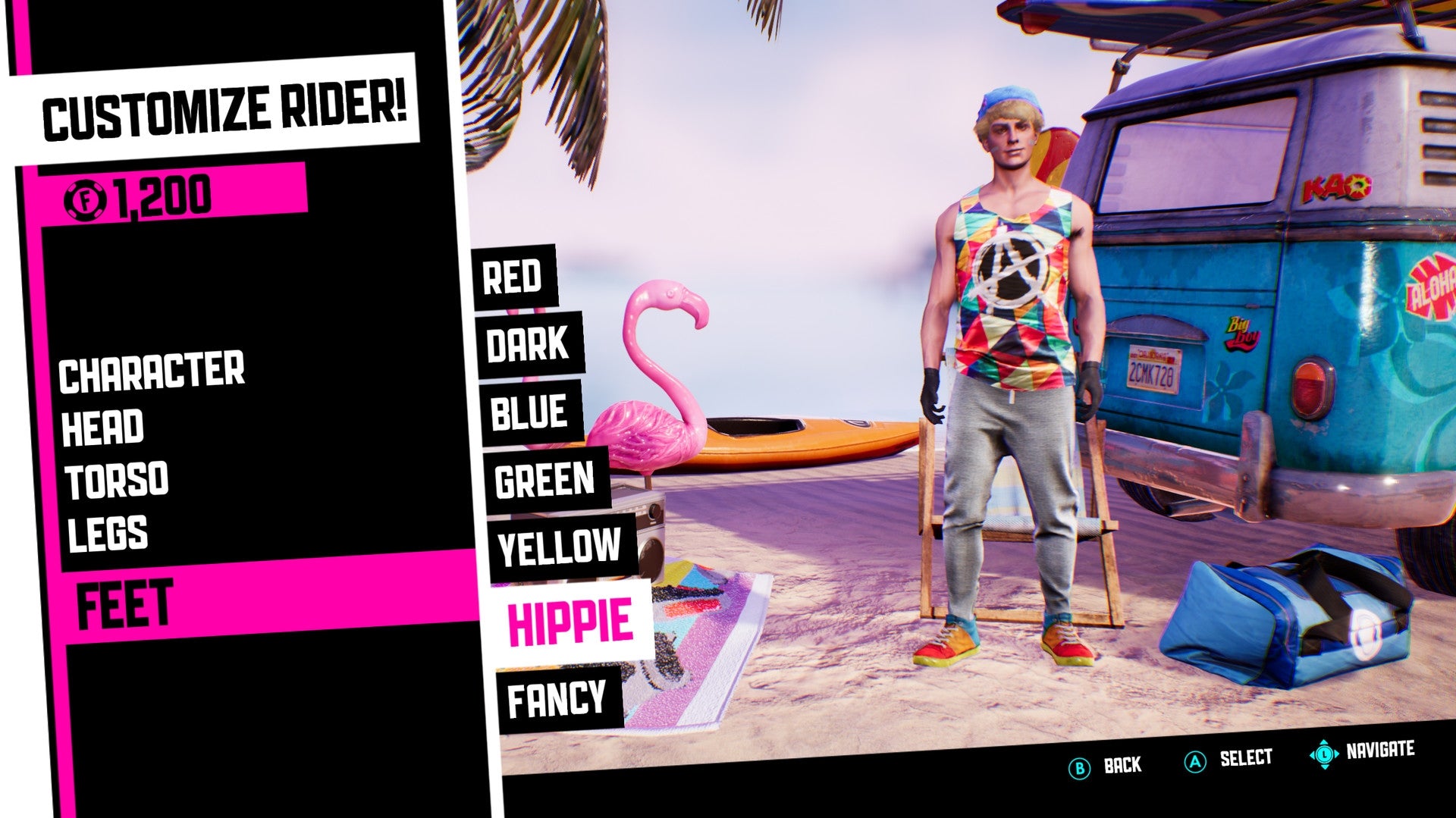This screenshot has width=1456, height=818.
Task: Open the Head customization section
Action: pos(104,426)
